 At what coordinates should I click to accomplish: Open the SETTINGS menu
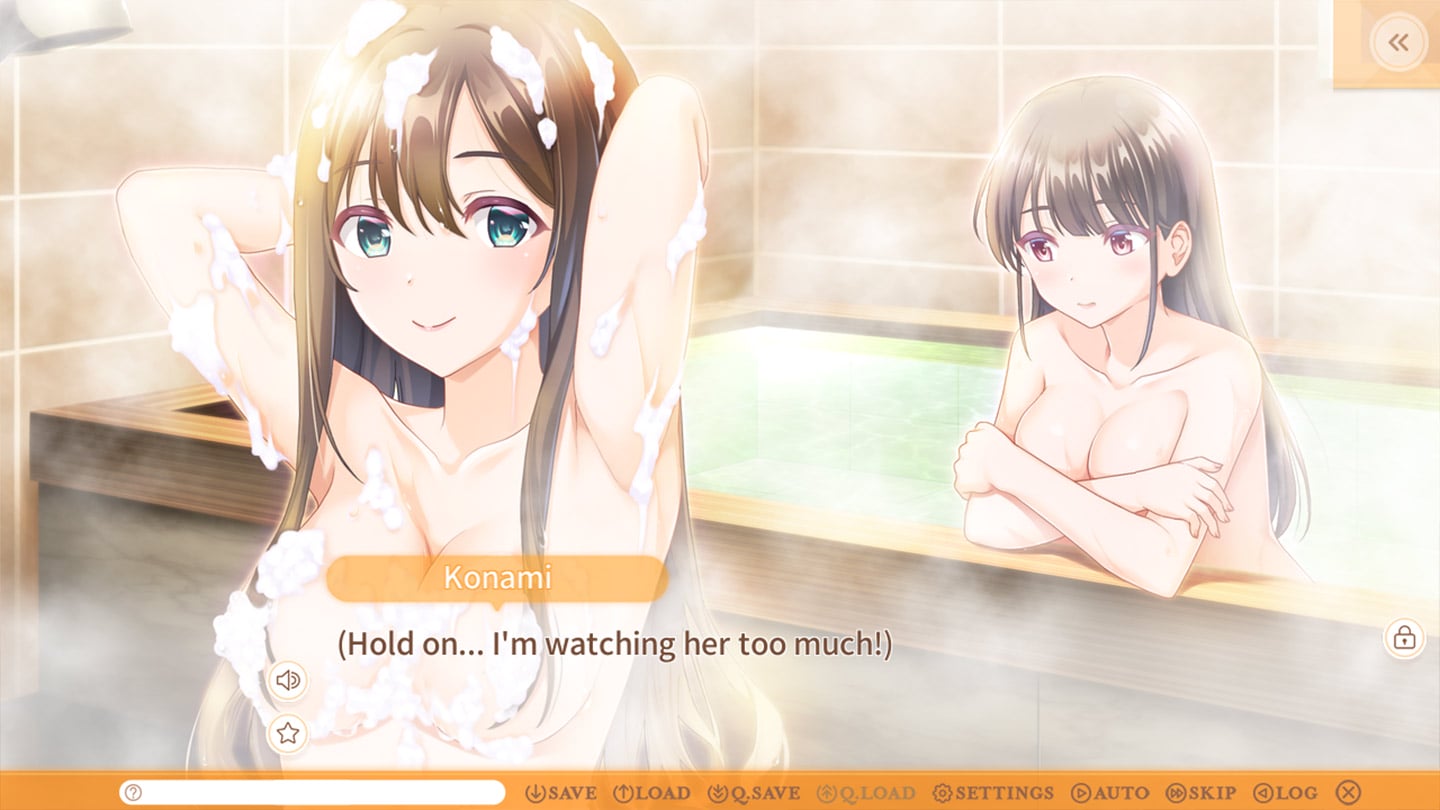[x=993, y=793]
